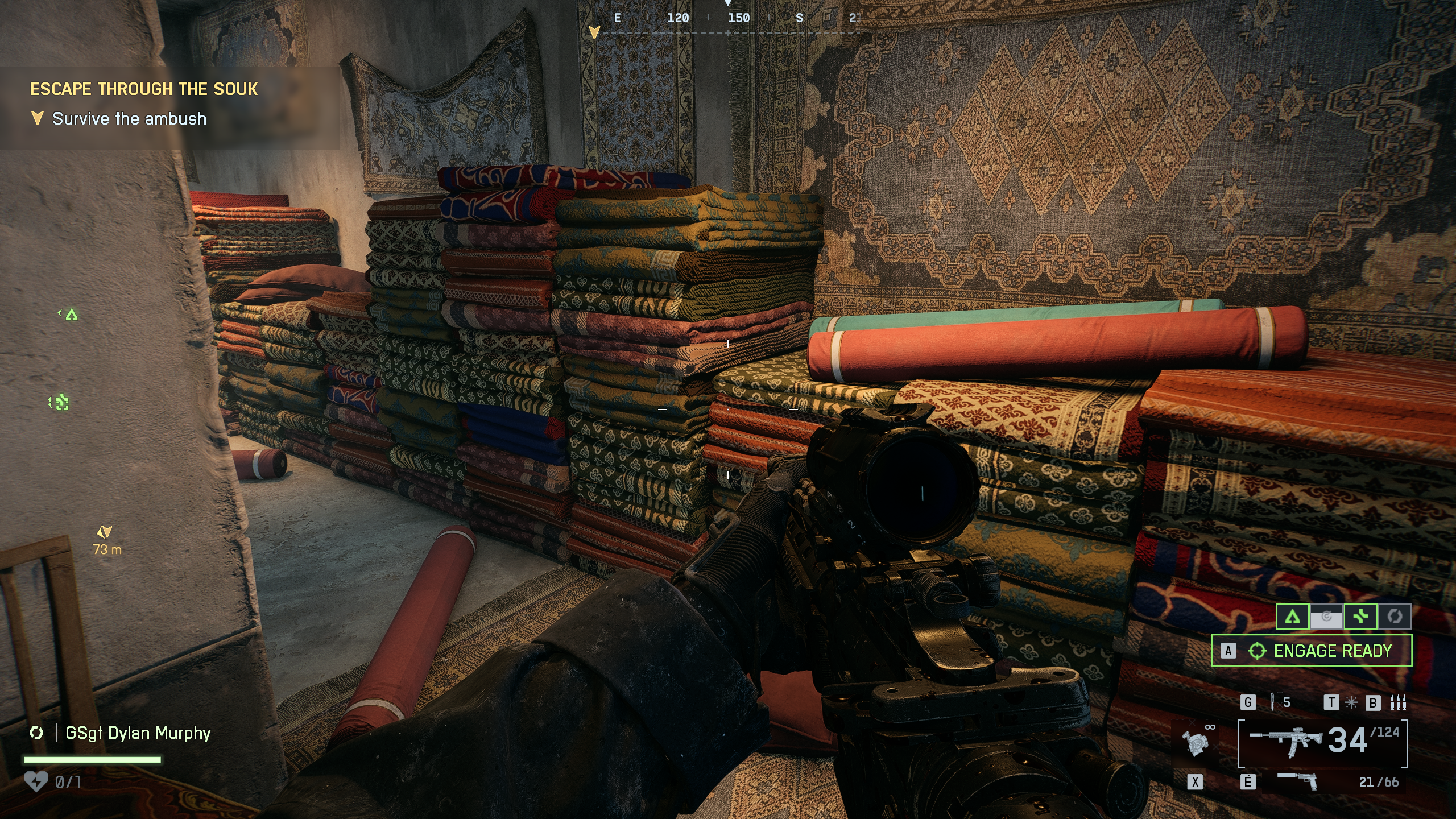The height and width of the screenshot is (819, 1456).
Task: Click the compass heading strip
Action: [x=728, y=19]
